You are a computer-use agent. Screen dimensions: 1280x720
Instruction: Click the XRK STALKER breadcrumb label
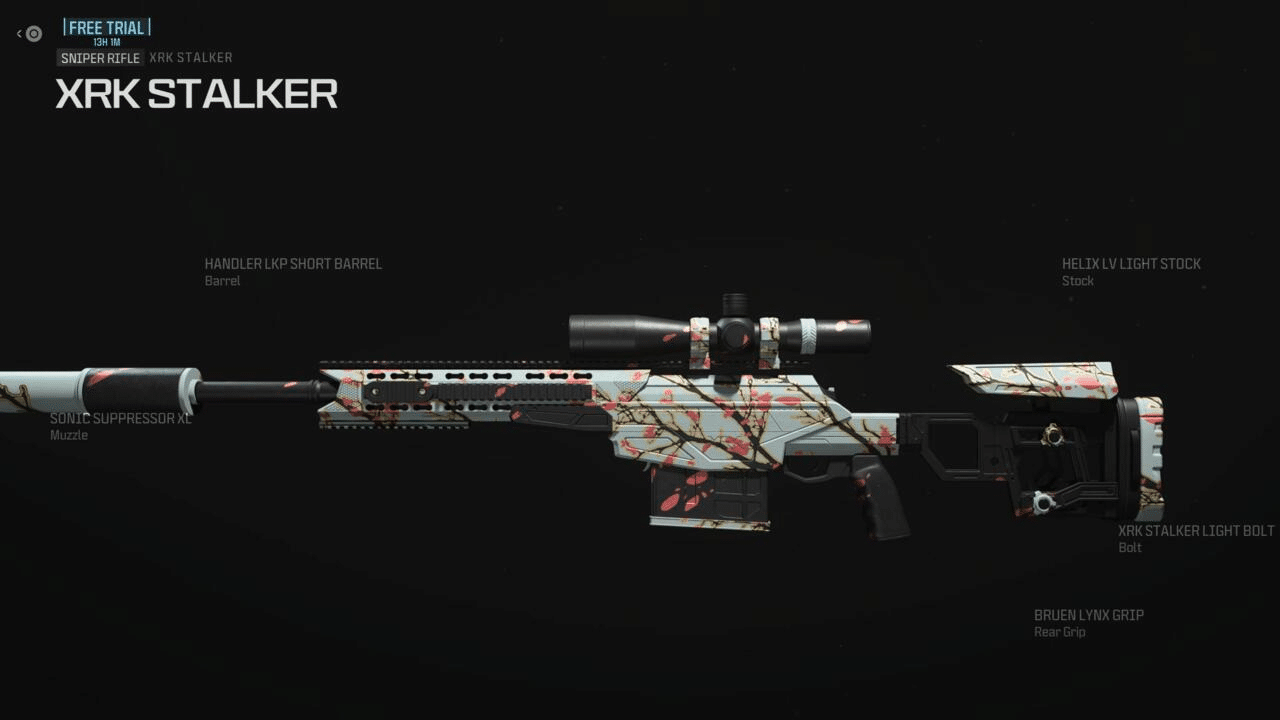(x=190, y=58)
